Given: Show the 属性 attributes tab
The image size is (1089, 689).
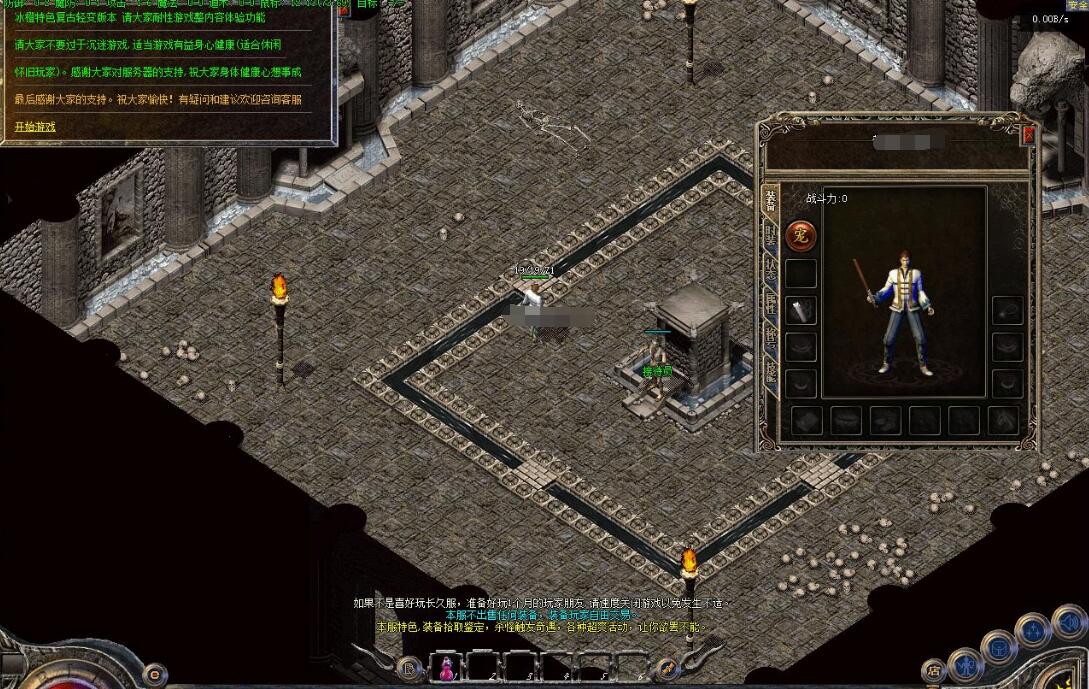Looking at the screenshot, I should (770, 303).
